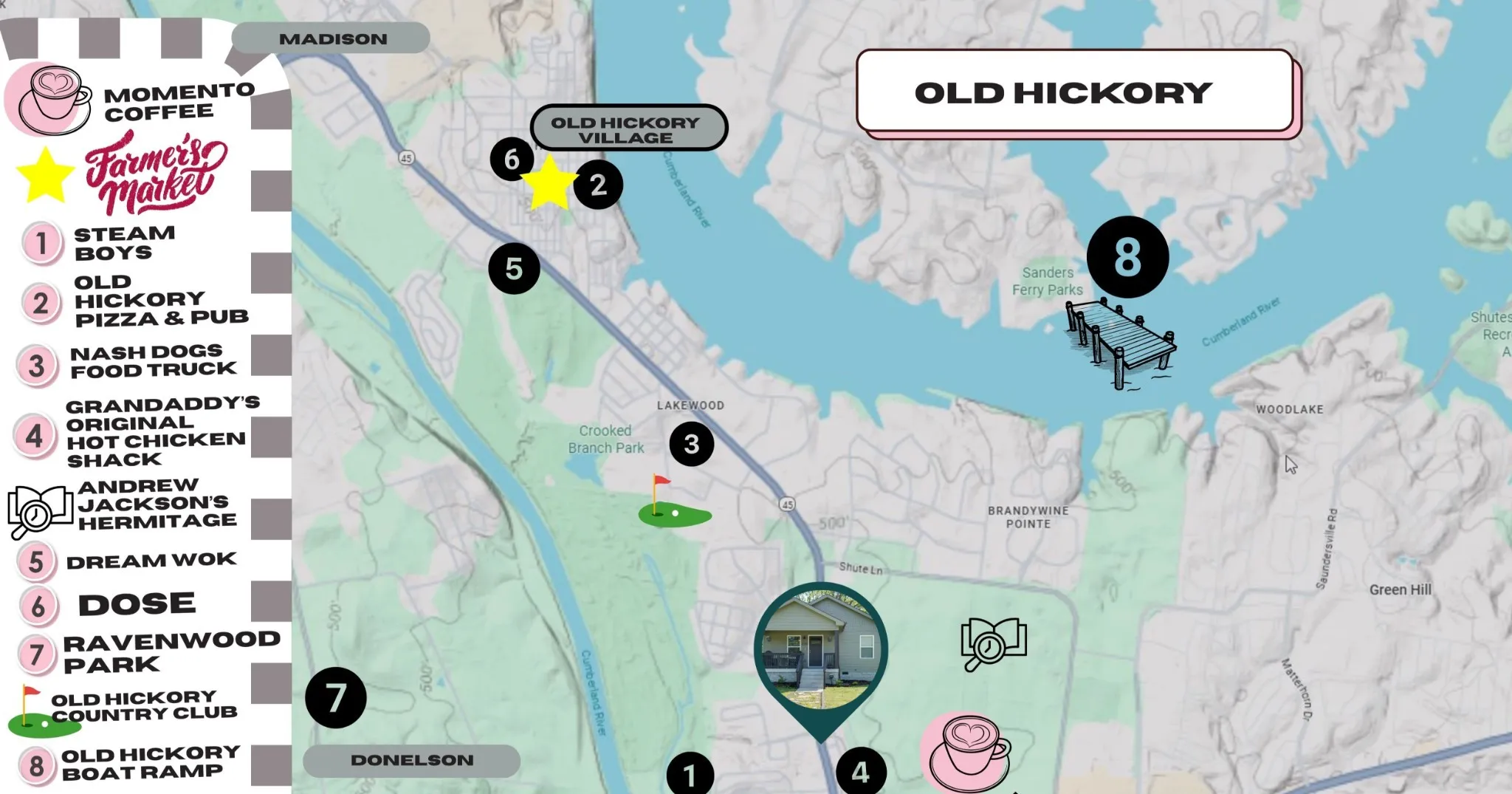
Task: Click the Madison area label
Action: (332, 38)
